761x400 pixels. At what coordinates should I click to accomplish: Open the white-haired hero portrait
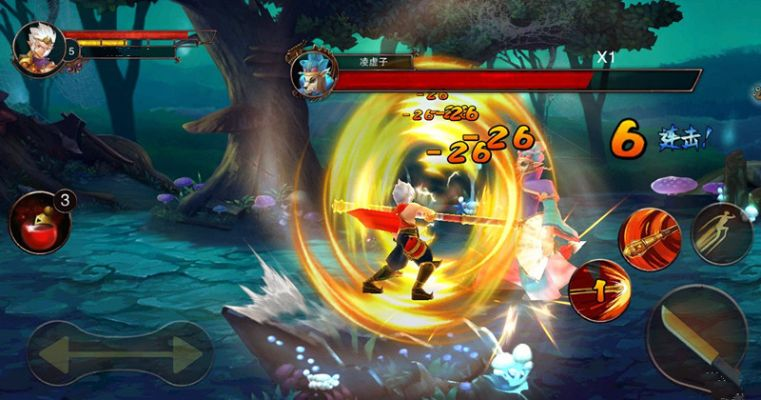pyautogui.click(x=38, y=46)
